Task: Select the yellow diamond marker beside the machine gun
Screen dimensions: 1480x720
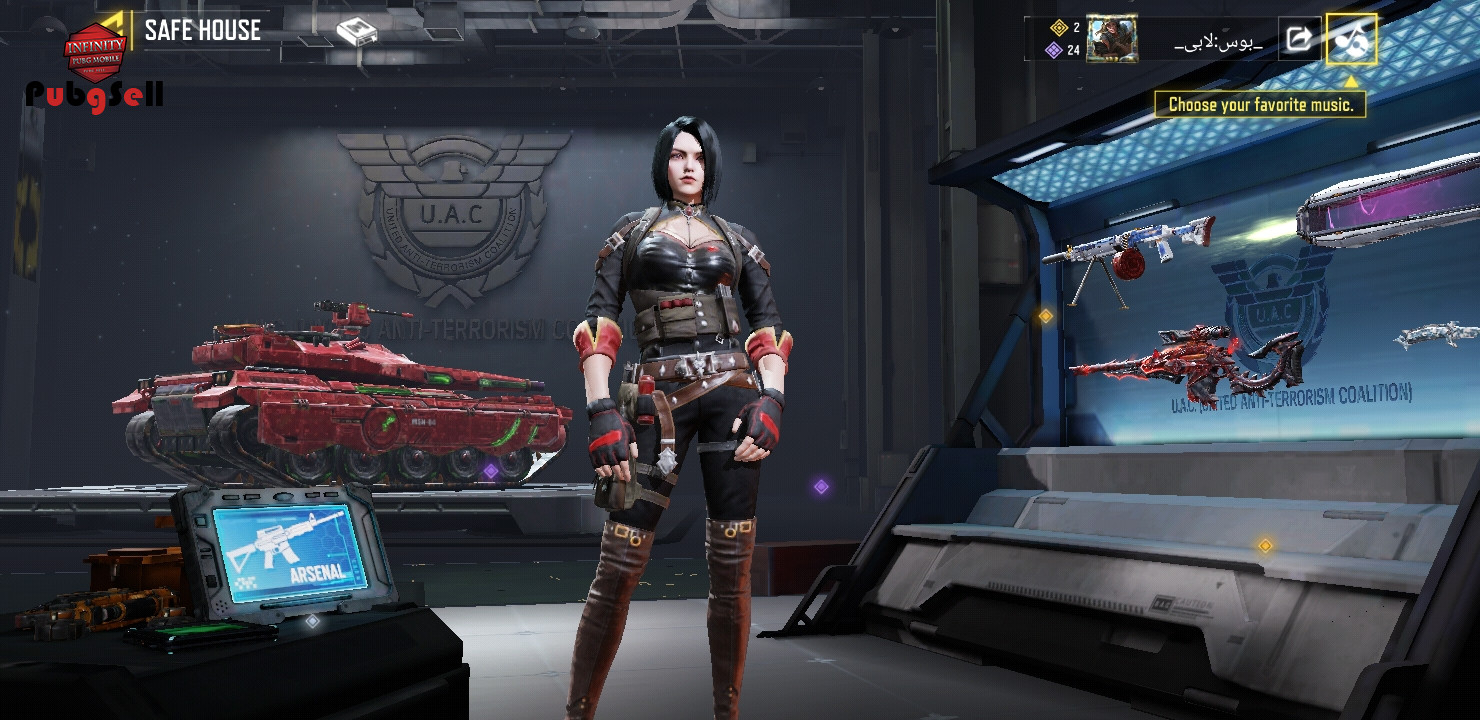Action: [1045, 316]
